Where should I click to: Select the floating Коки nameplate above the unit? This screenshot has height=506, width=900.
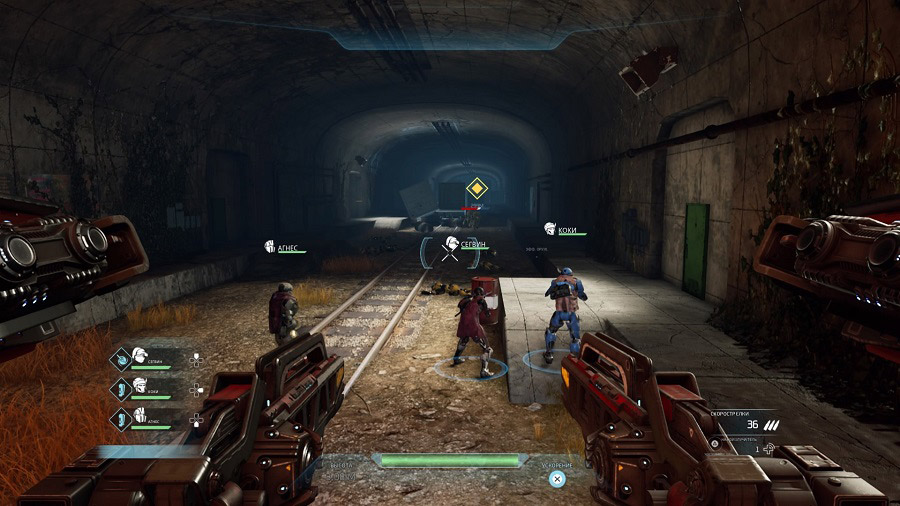(564, 229)
